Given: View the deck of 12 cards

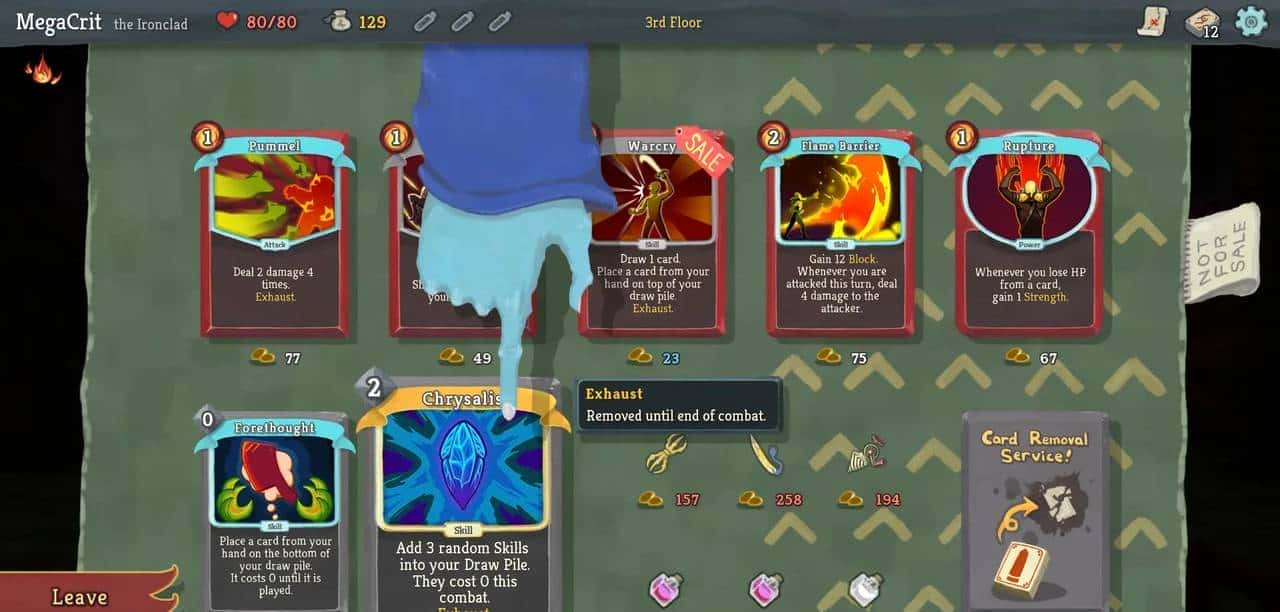Looking at the screenshot, I should 1201,22.
